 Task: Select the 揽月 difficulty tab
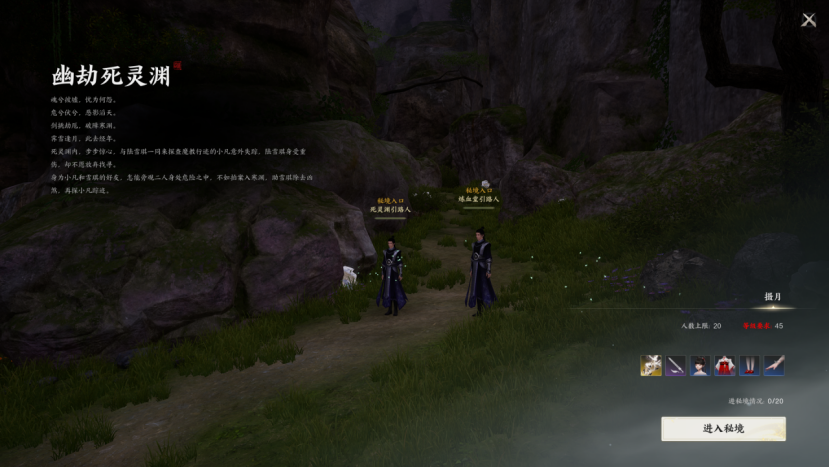click(x=773, y=297)
